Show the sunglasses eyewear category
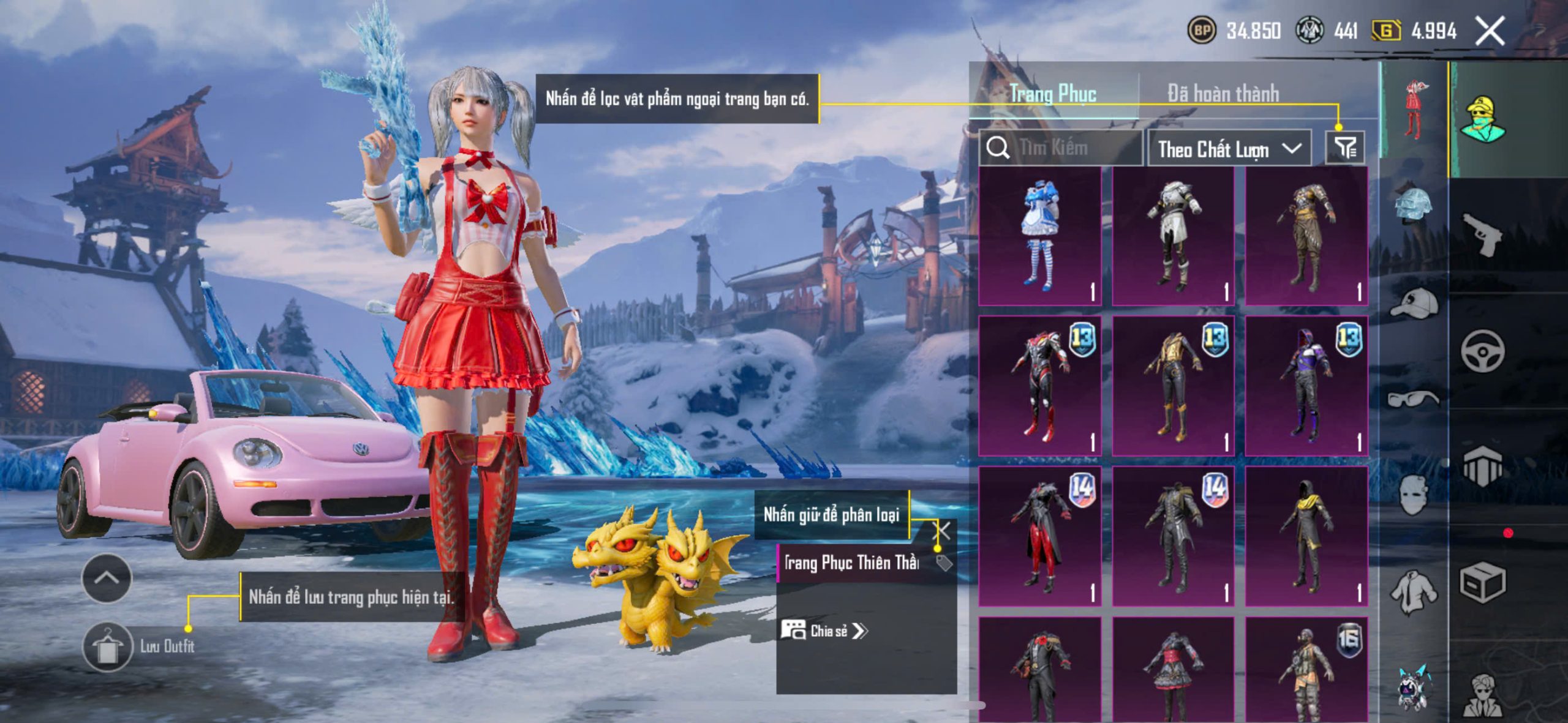Image resolution: width=1568 pixels, height=723 pixels. pos(1414,399)
